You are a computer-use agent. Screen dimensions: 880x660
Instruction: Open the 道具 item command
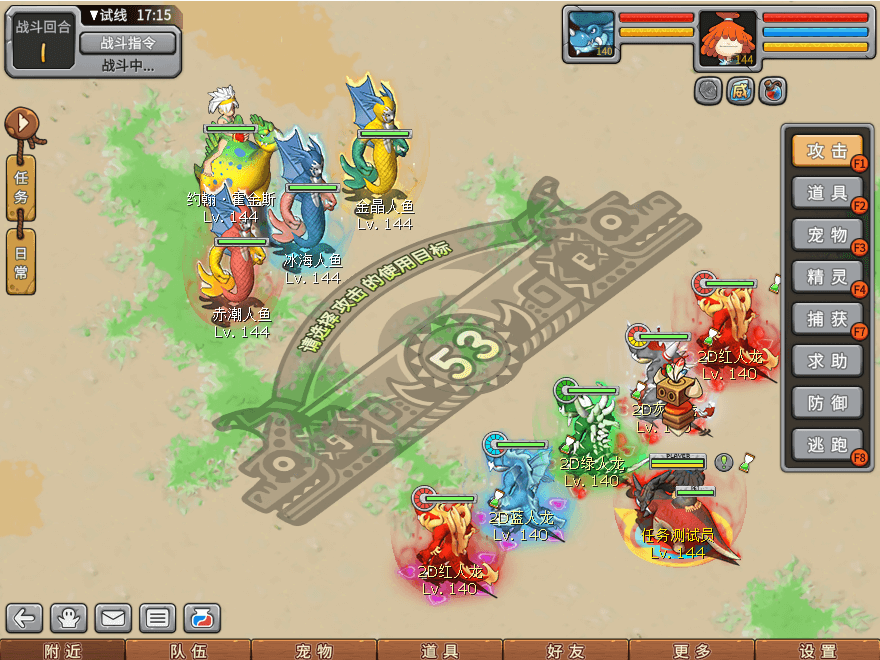tap(827, 193)
